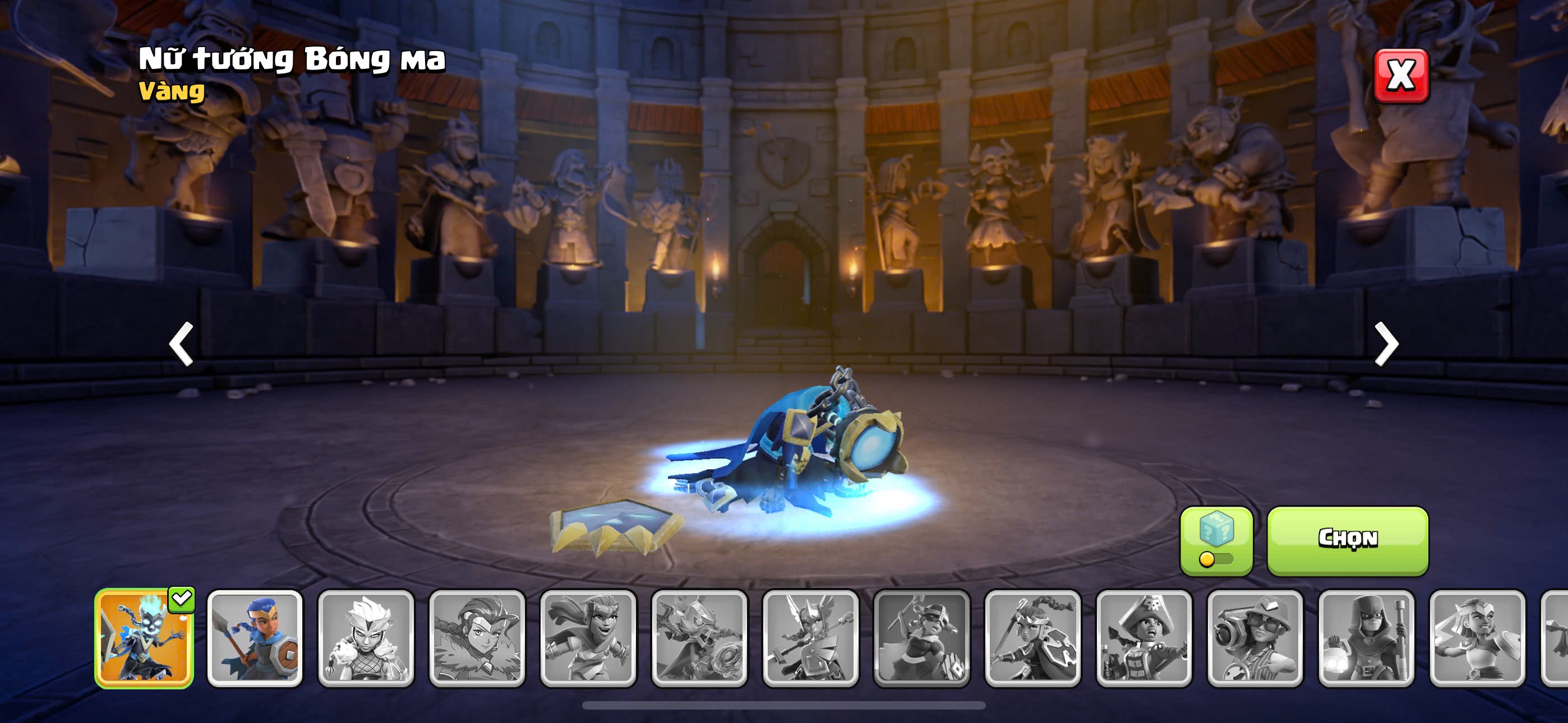
Task: Select the icy white-haired champion skin
Action: (x=366, y=638)
